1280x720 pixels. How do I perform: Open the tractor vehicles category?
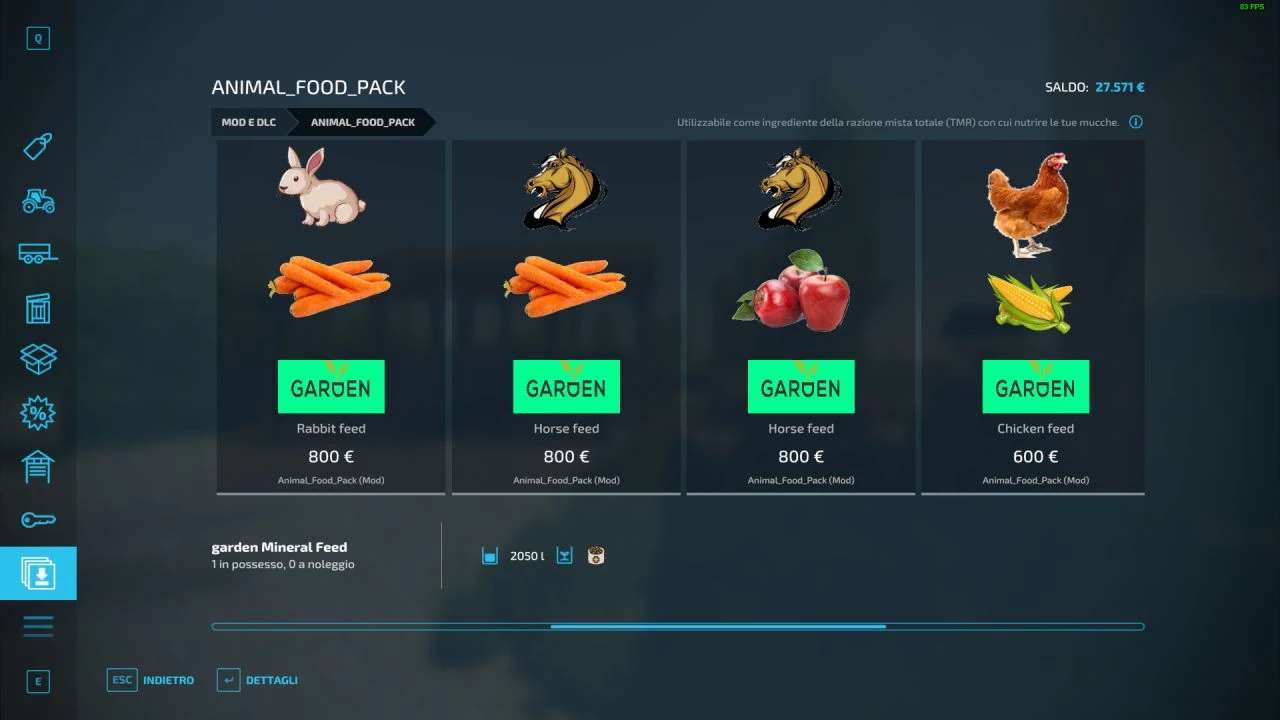pos(38,200)
